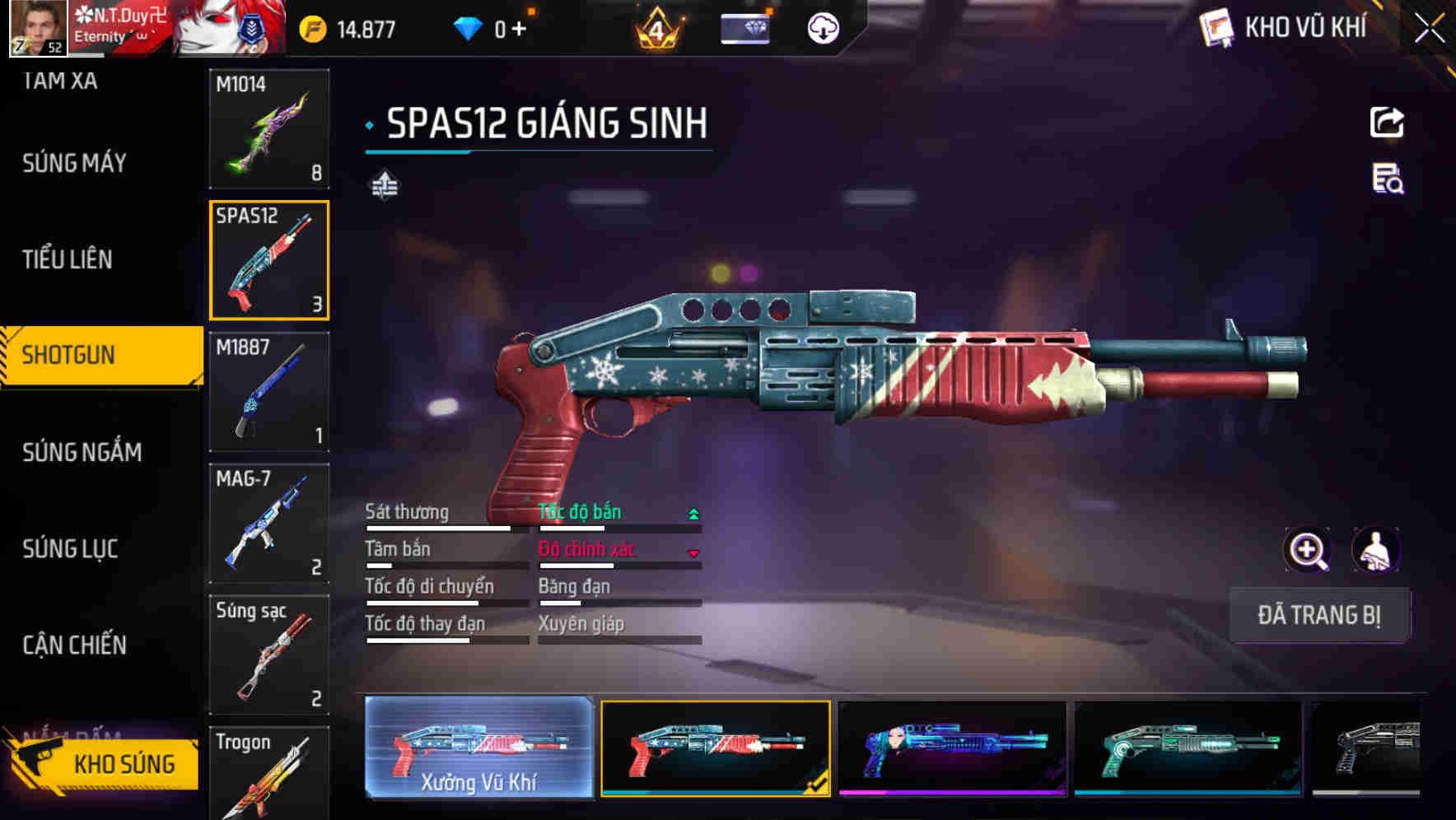Select the Trogon weapon tile
The height and width of the screenshot is (820, 1456).
(269, 774)
